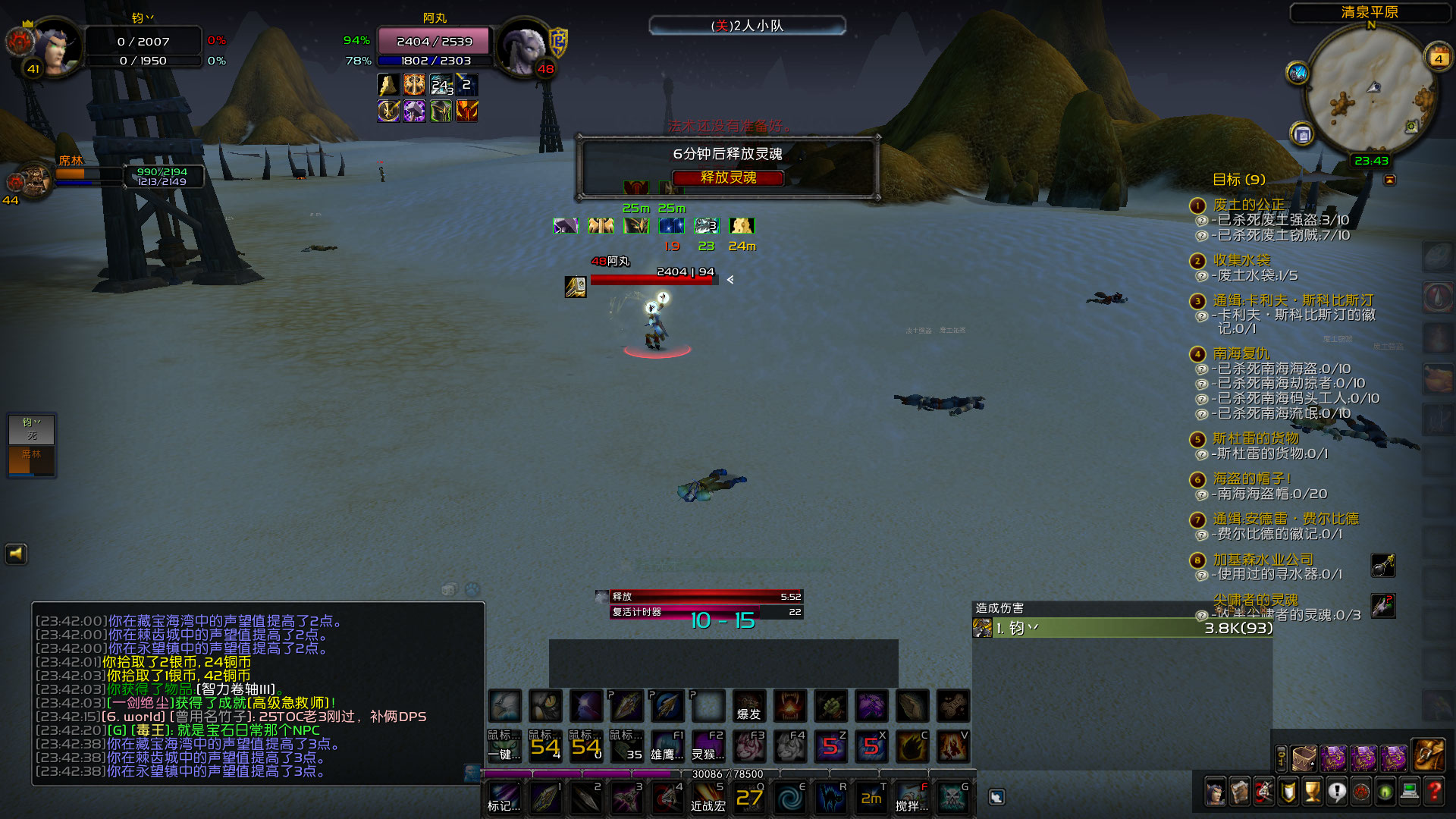Open the spellbook micro menu icon
The width and height of the screenshot is (1456, 819).
[x=1240, y=792]
